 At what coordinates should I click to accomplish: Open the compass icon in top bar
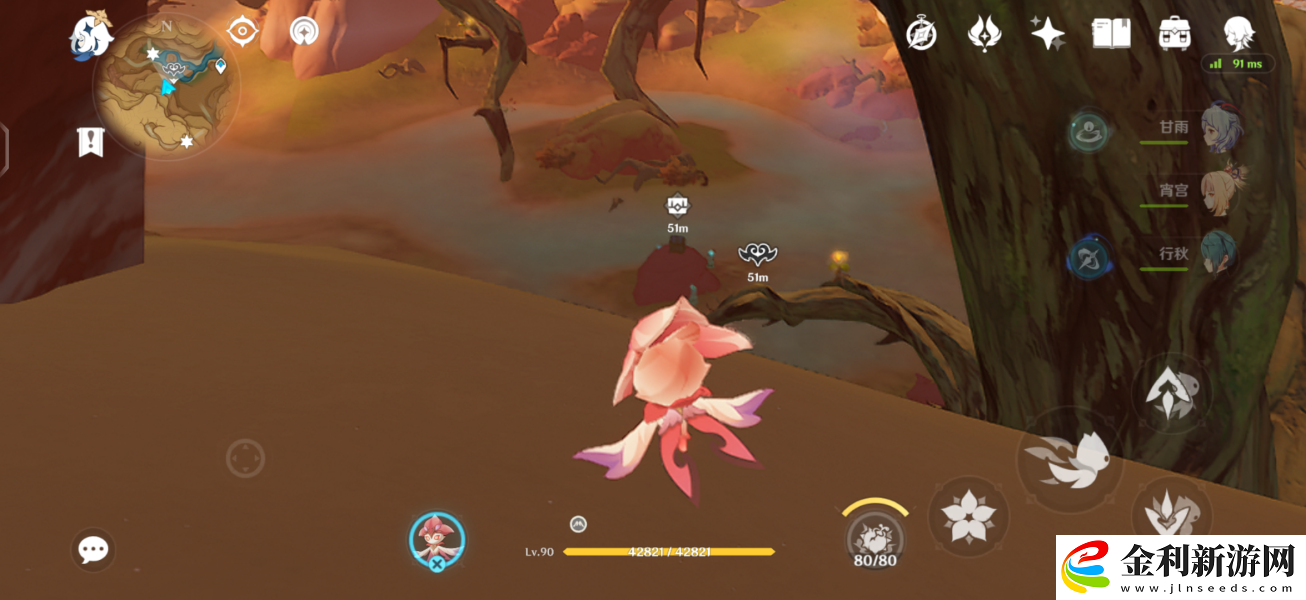click(x=921, y=34)
